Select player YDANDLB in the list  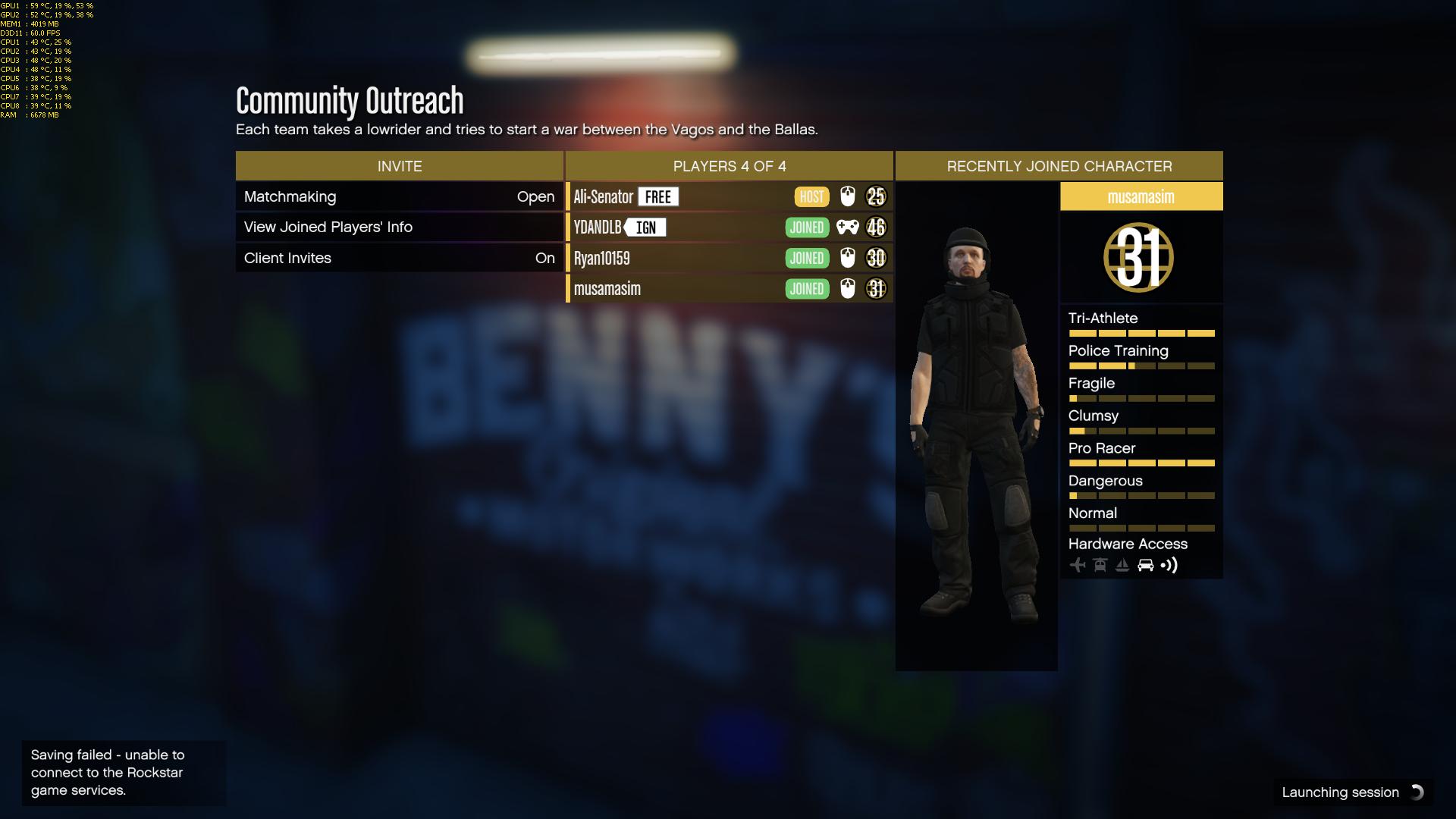coord(729,227)
